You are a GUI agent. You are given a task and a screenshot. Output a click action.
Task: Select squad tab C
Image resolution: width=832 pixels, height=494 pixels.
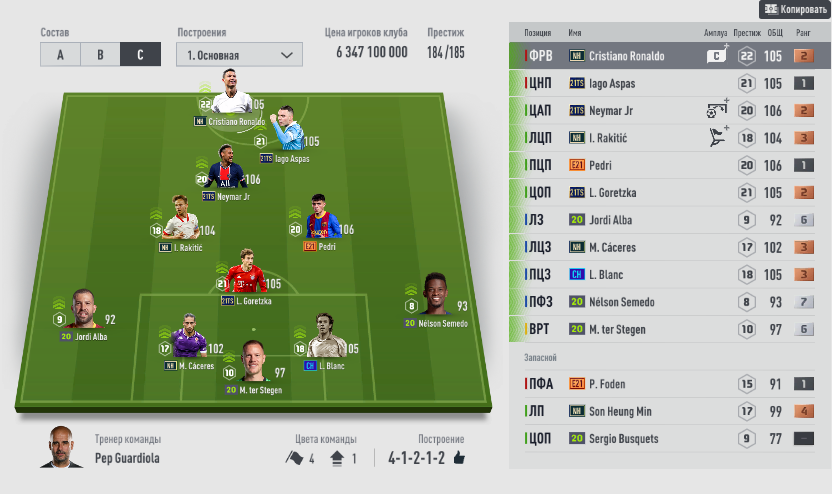140,55
